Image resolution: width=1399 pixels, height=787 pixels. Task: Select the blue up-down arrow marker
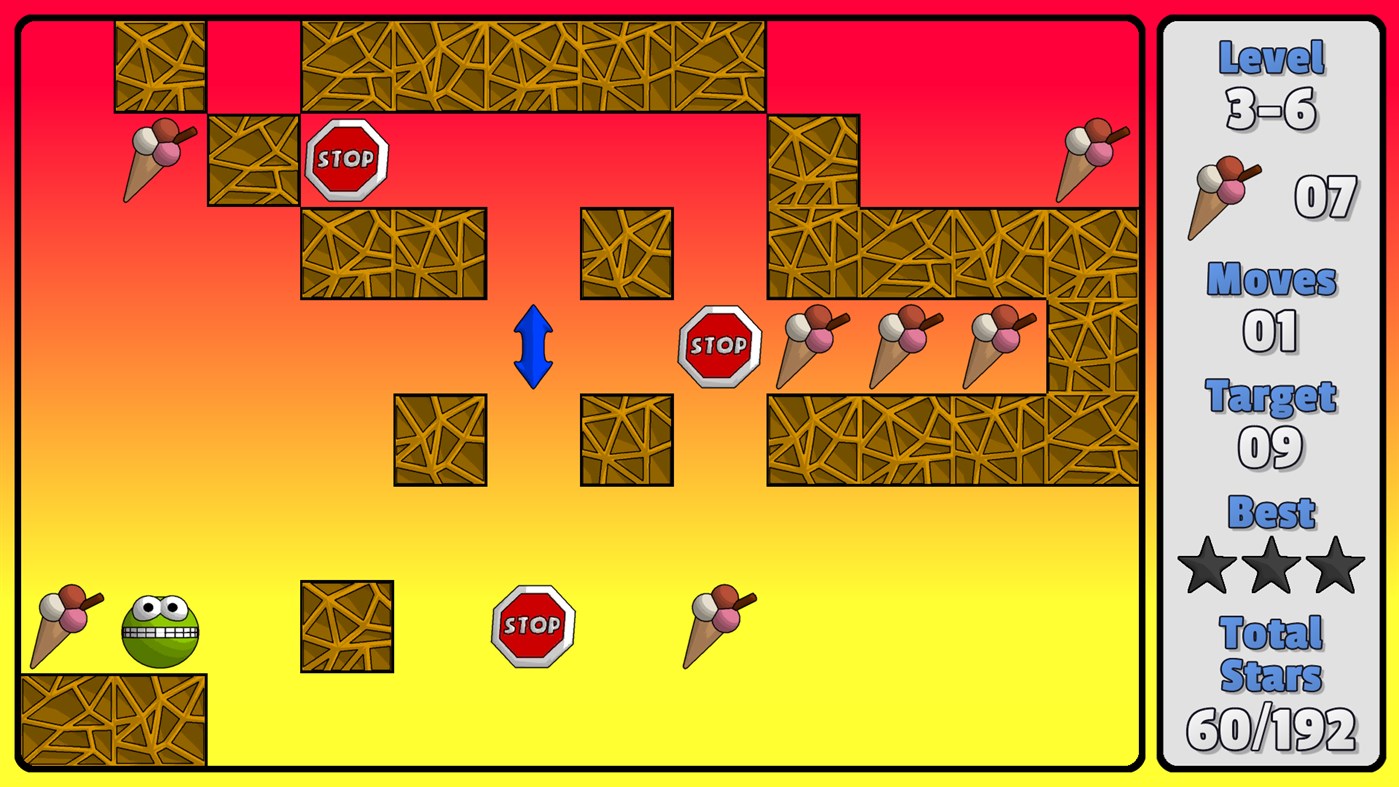point(533,347)
